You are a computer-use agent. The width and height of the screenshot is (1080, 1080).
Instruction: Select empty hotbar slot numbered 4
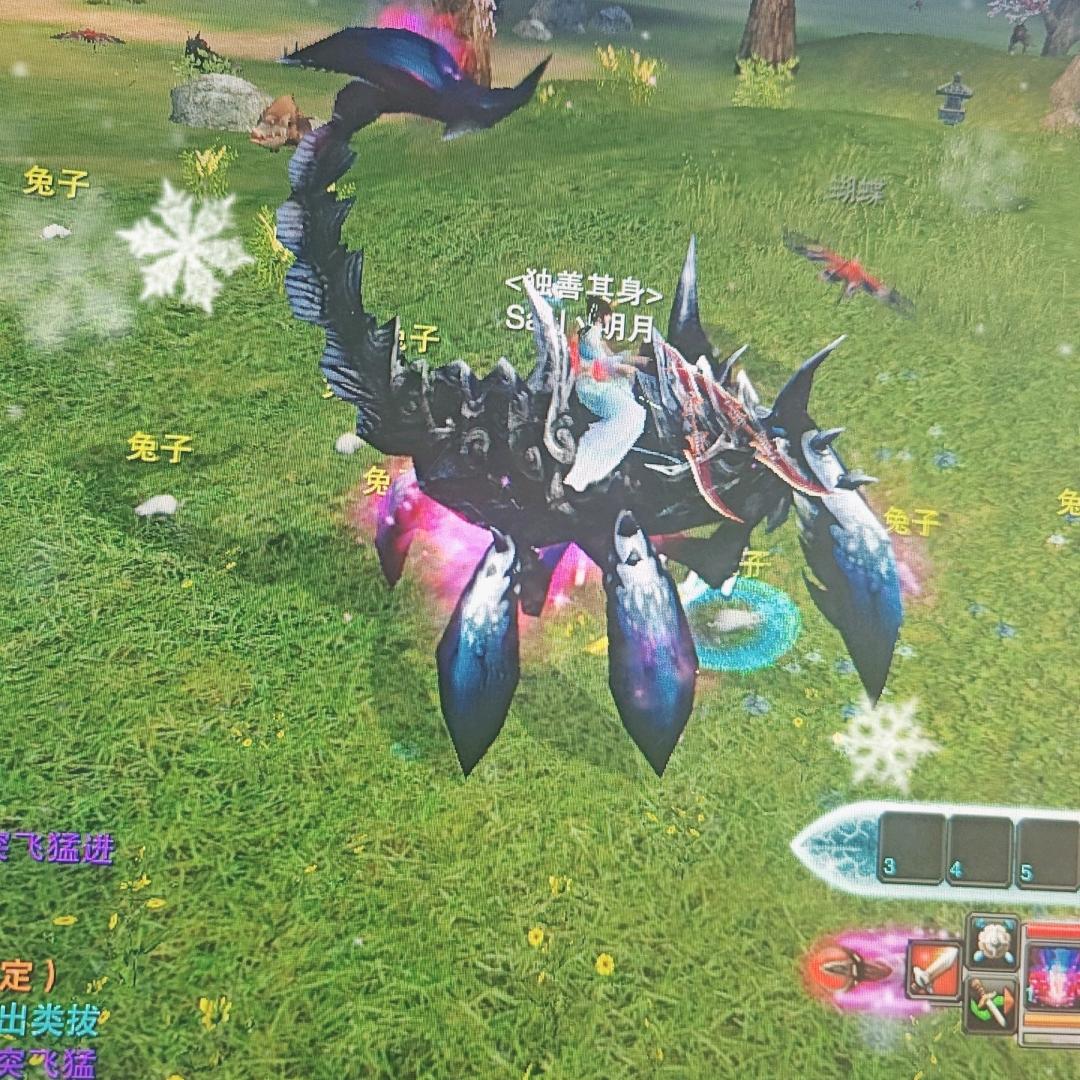(x=980, y=850)
